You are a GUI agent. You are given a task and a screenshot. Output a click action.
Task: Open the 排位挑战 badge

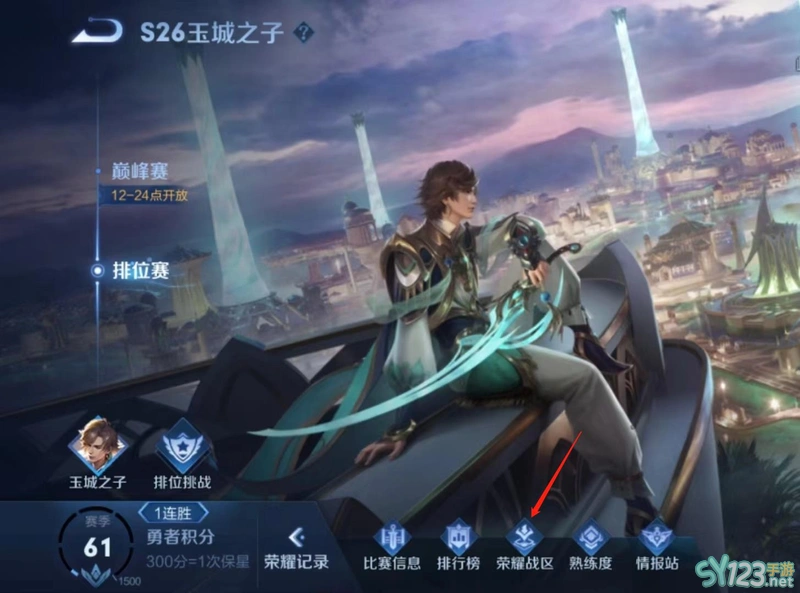182,447
